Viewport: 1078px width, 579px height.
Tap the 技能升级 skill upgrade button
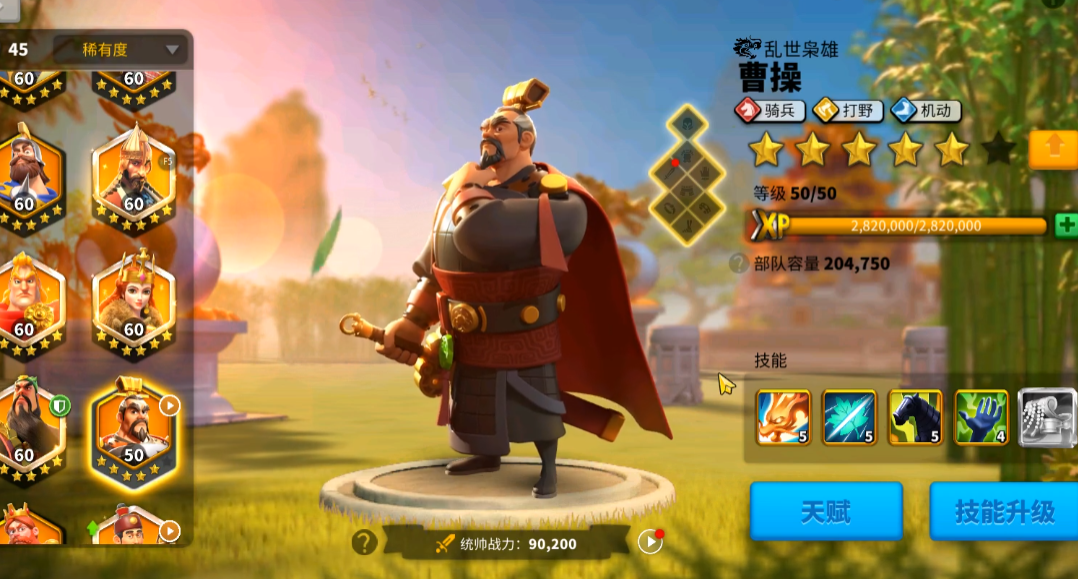tap(1003, 512)
